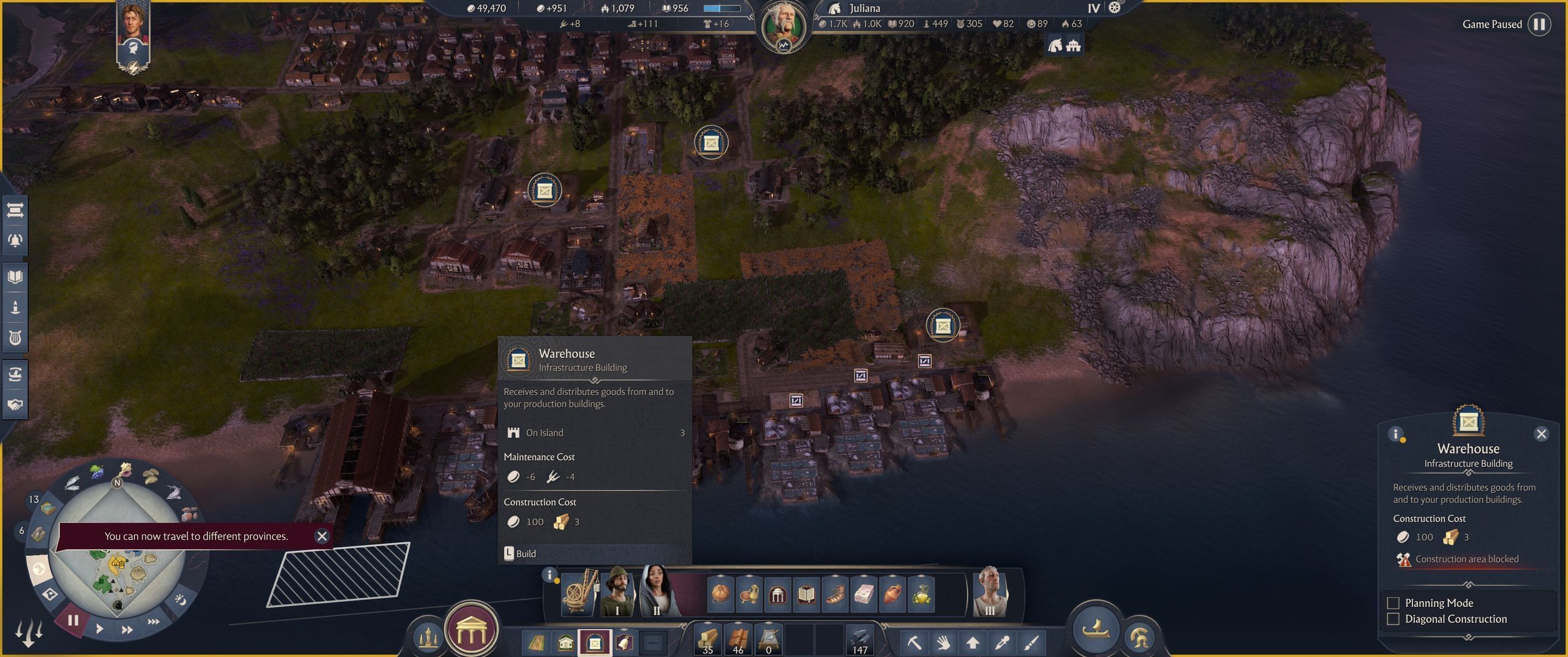Image resolution: width=1568 pixels, height=657 pixels.
Task: Choose the sandal building in the construction bar
Action: (x=834, y=594)
